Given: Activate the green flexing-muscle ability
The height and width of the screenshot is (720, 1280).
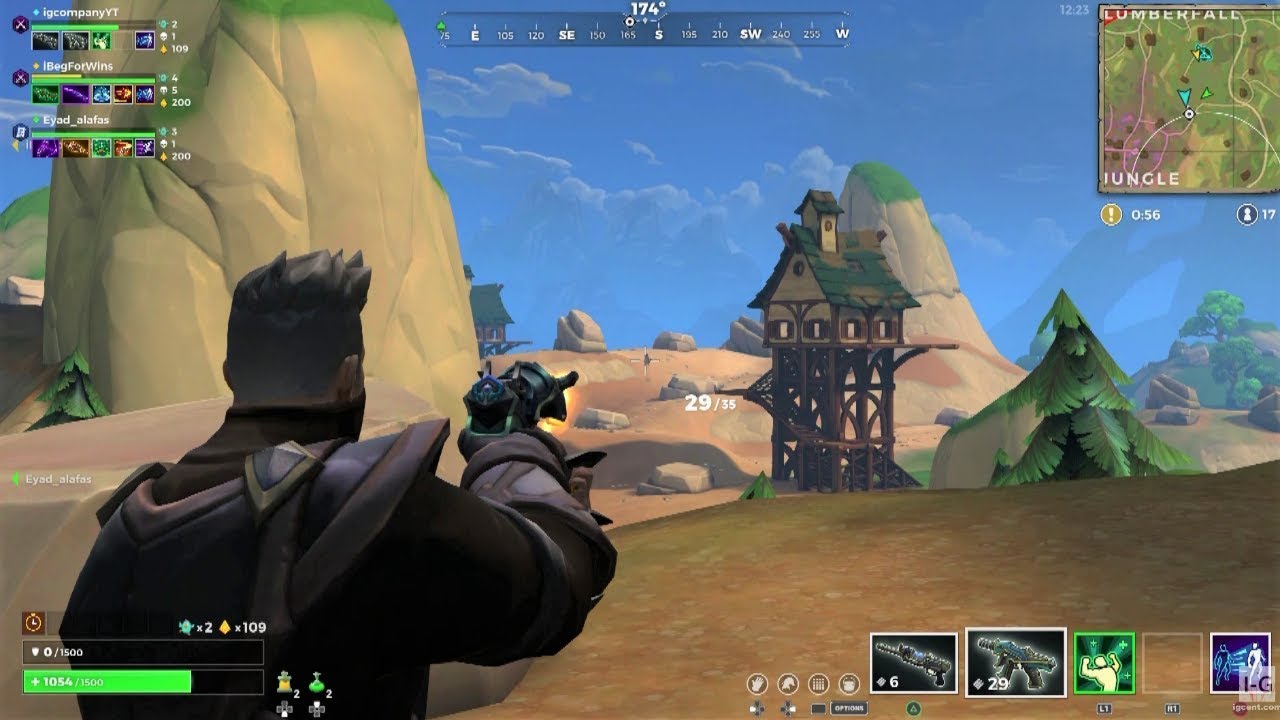Looking at the screenshot, I should 1104,662.
